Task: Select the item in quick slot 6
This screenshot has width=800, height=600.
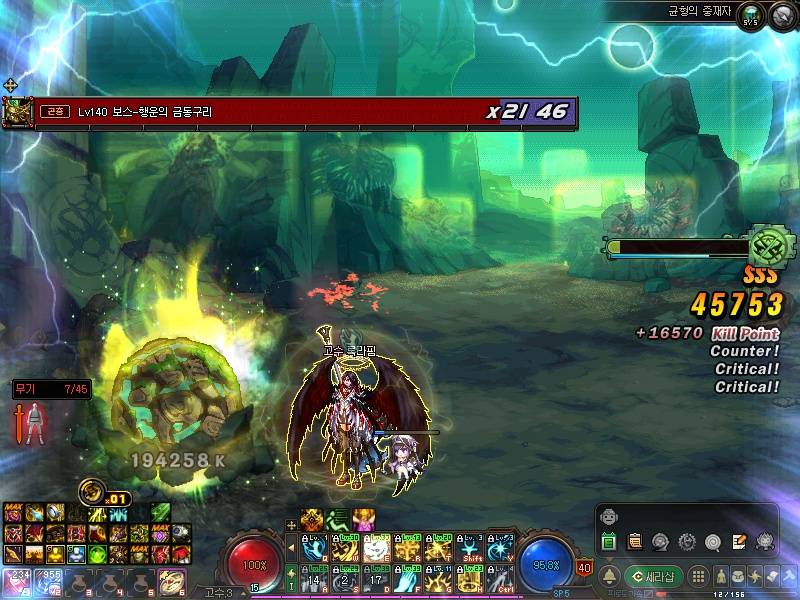Action: pos(171,580)
